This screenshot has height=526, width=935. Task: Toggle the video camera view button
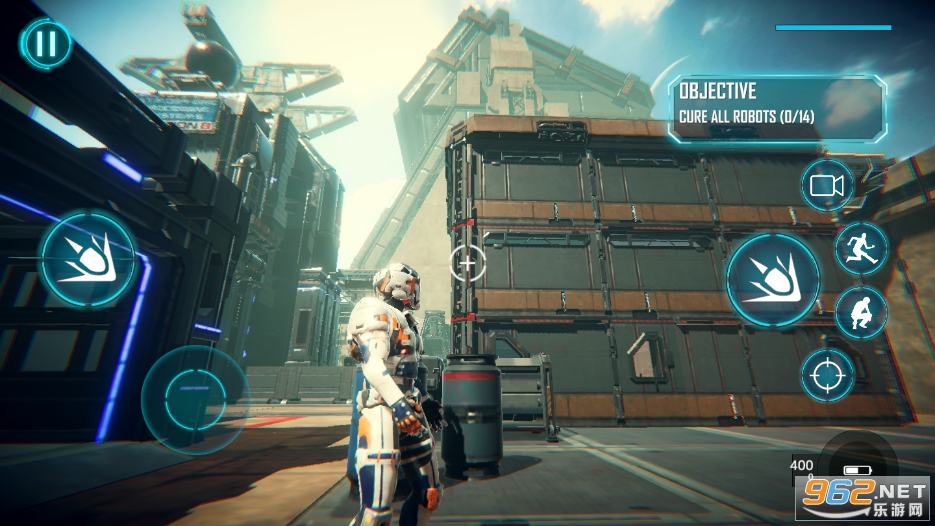827,185
